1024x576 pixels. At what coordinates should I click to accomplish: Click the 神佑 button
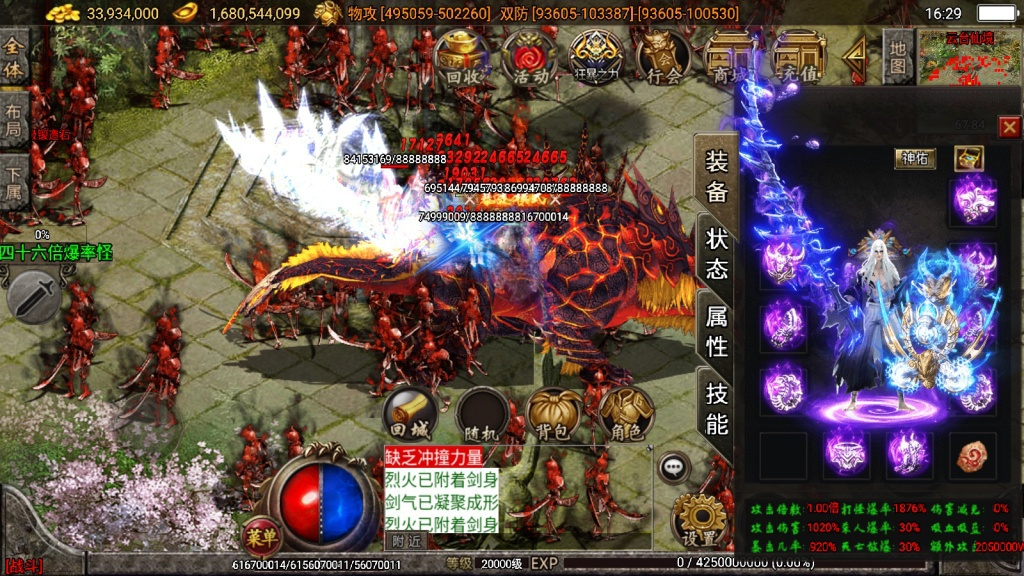tap(915, 157)
